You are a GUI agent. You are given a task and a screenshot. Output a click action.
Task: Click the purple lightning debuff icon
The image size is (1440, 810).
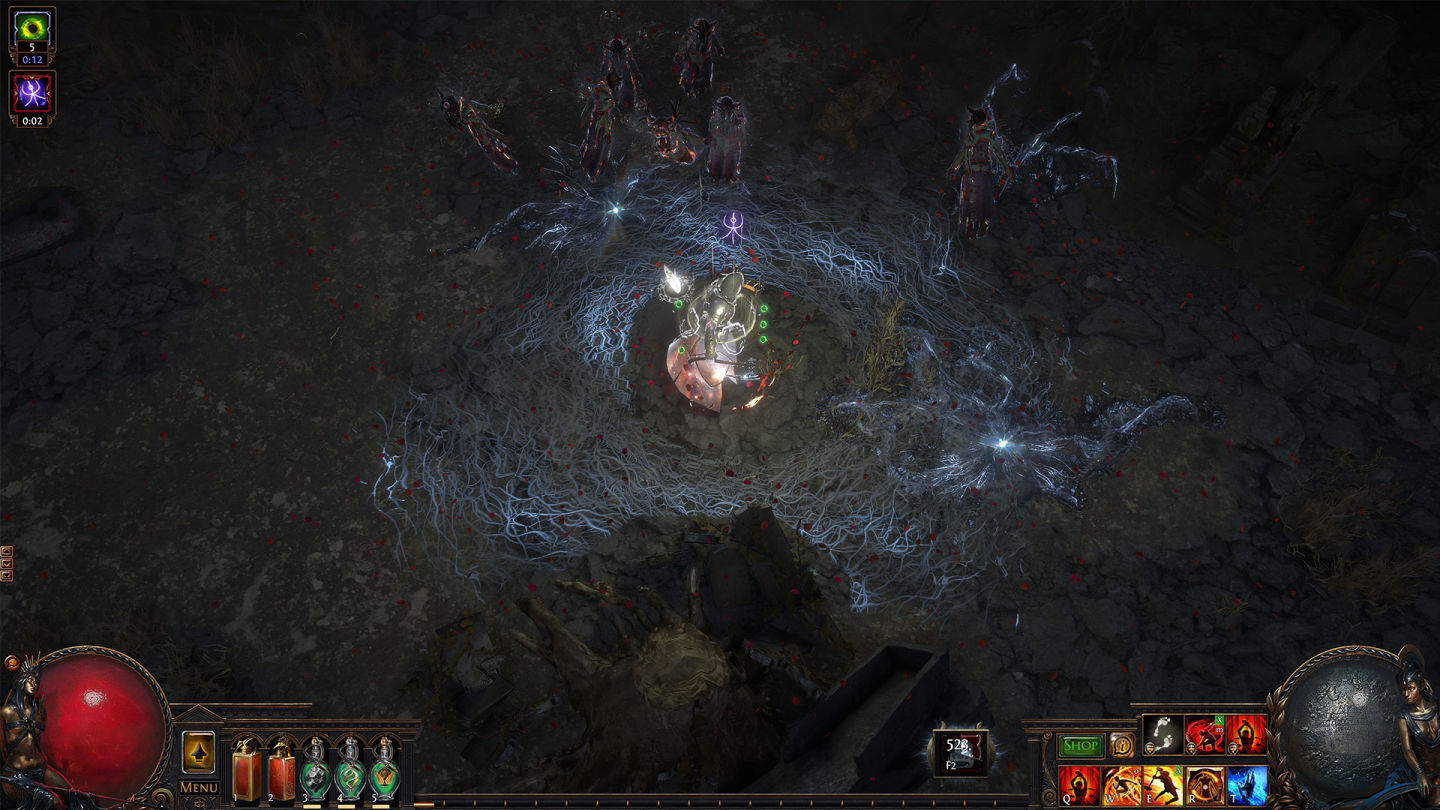[x=32, y=93]
